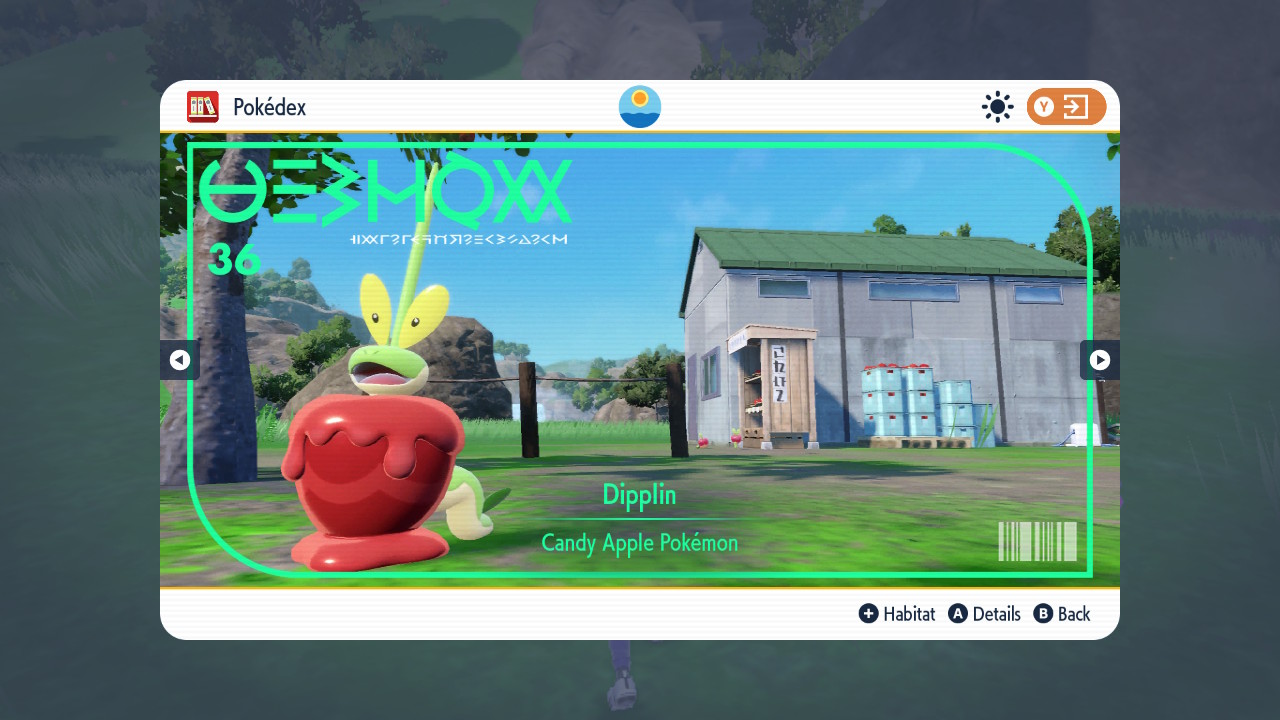1280x720 pixels.
Task: Advance to the next Pokédex entry arrow
Action: click(1100, 360)
